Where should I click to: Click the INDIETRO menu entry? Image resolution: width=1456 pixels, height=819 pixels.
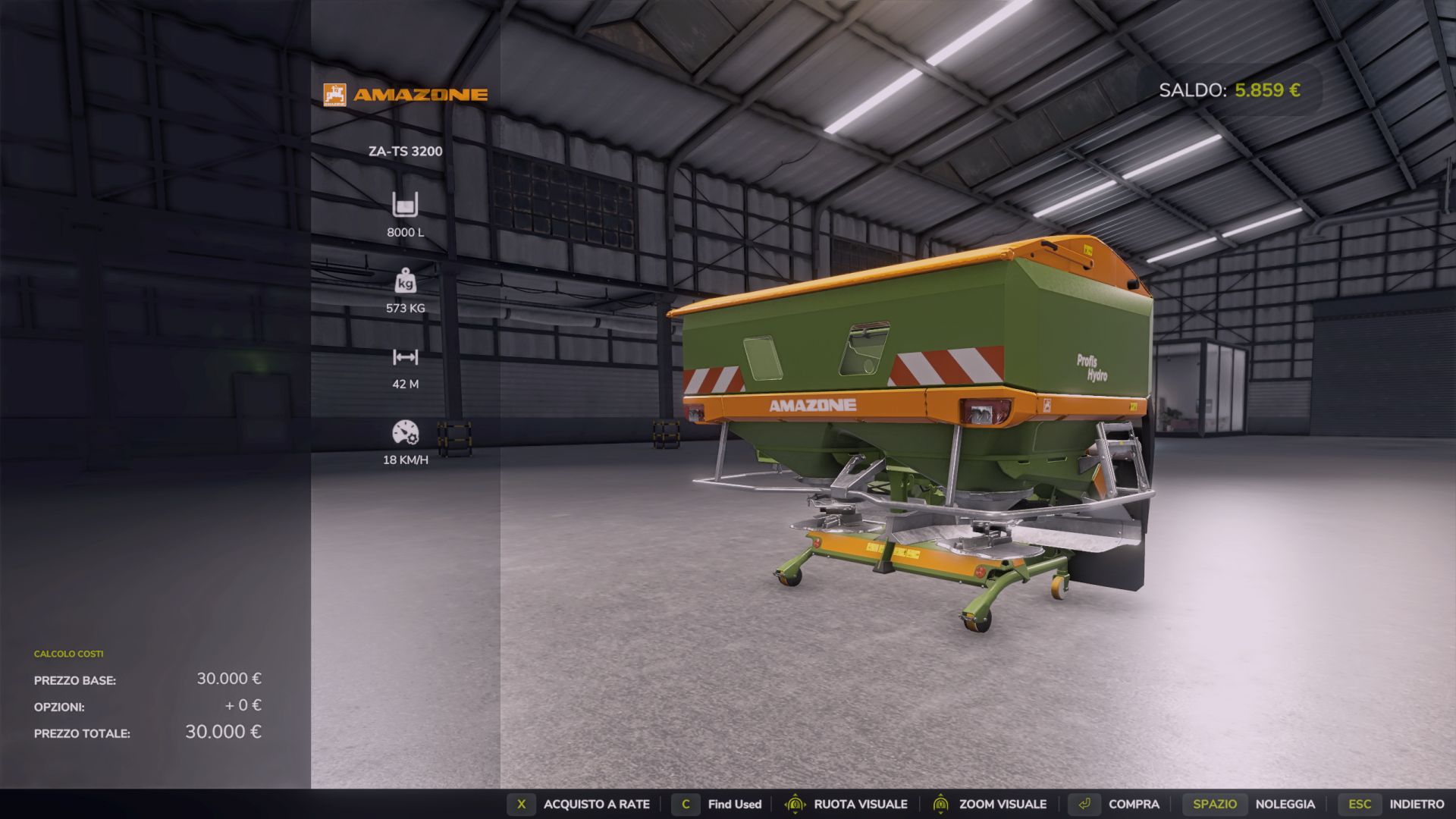(1417, 804)
